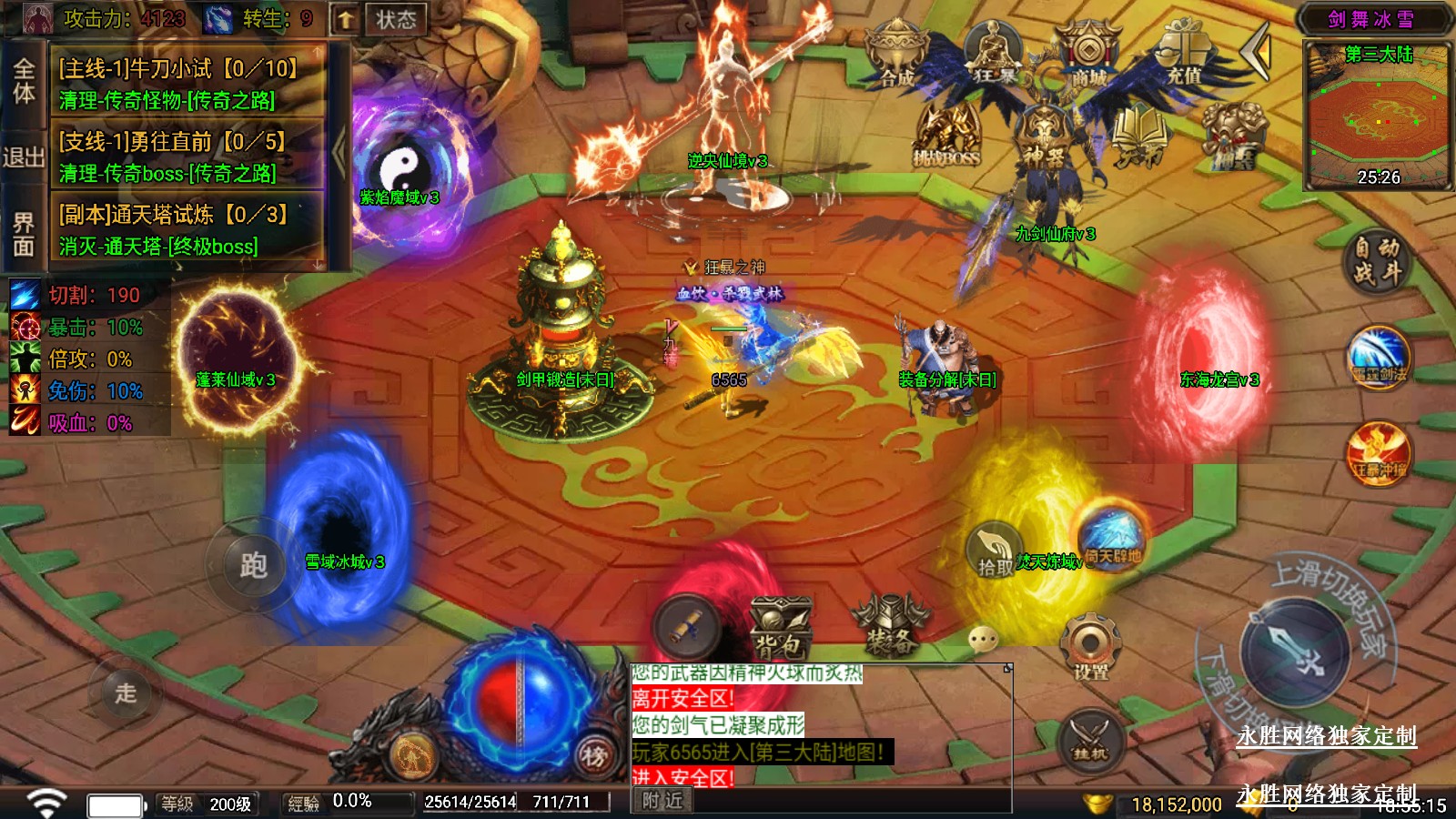Open the 充值 recharge menu
This screenshot has width=1456, height=819.
tap(1183, 56)
